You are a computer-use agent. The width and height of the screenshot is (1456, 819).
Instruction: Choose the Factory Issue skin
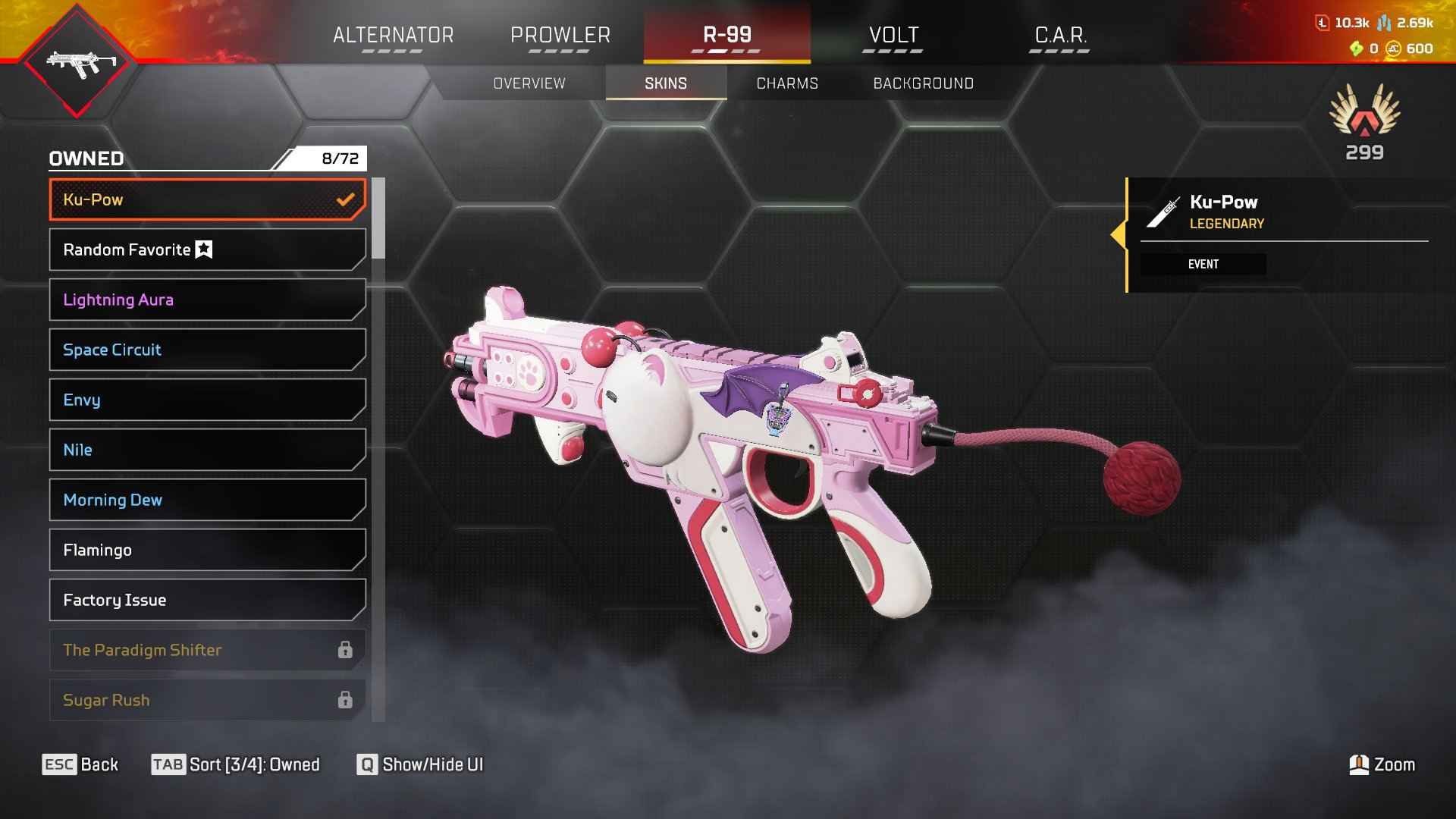pyautogui.click(x=207, y=600)
